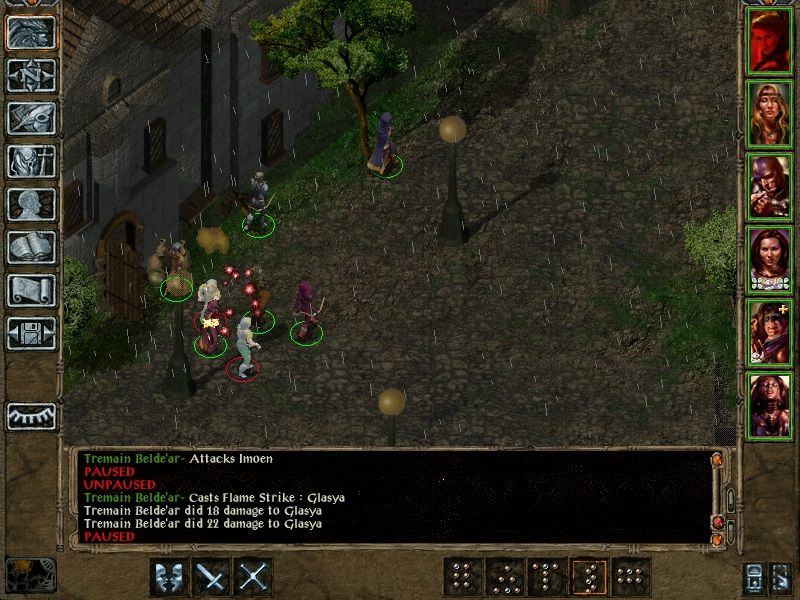Open the area map with the compass button

32,75
